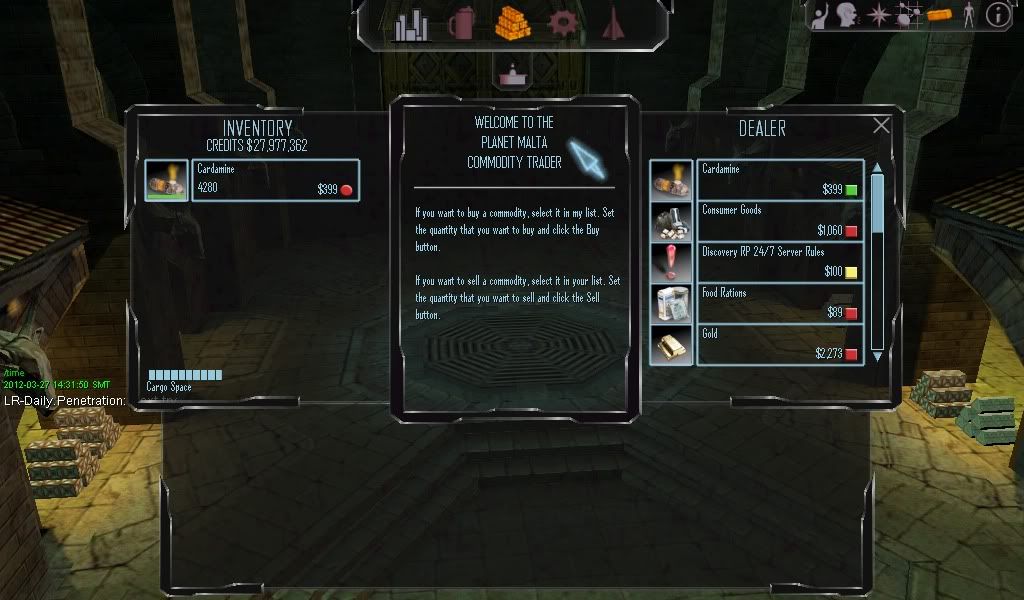Visit the bar via the mug icon

(x=461, y=24)
